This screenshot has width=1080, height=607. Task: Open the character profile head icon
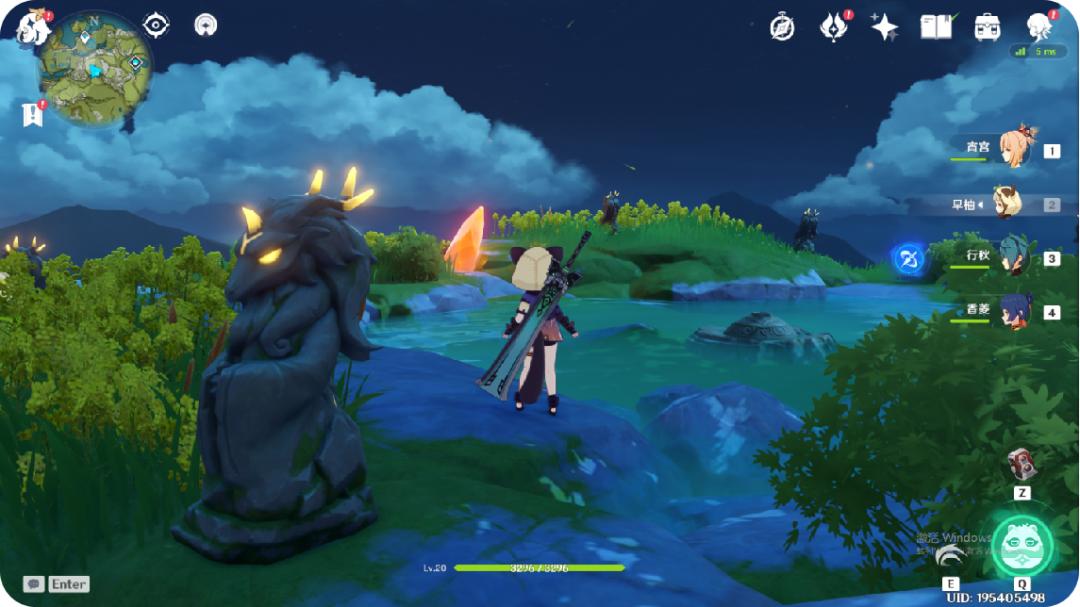click(x=1040, y=27)
